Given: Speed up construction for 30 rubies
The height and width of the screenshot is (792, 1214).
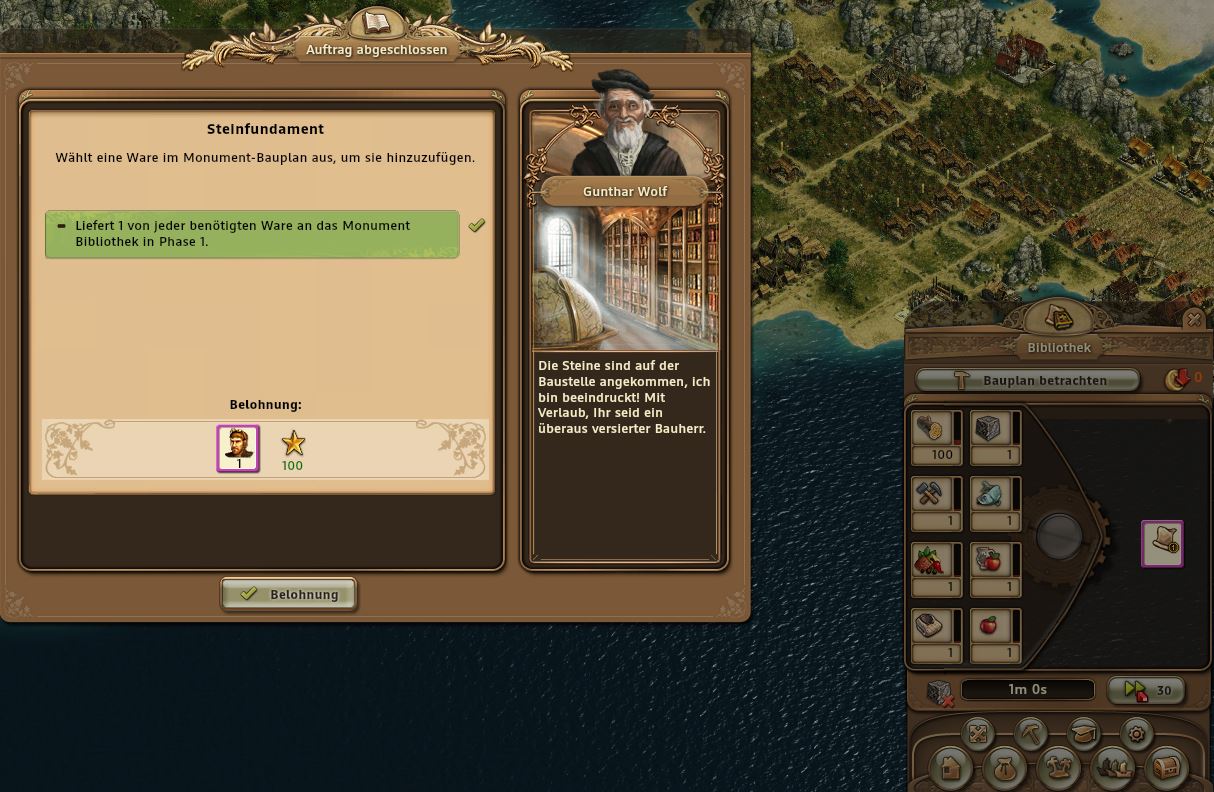Looking at the screenshot, I should click(1146, 690).
